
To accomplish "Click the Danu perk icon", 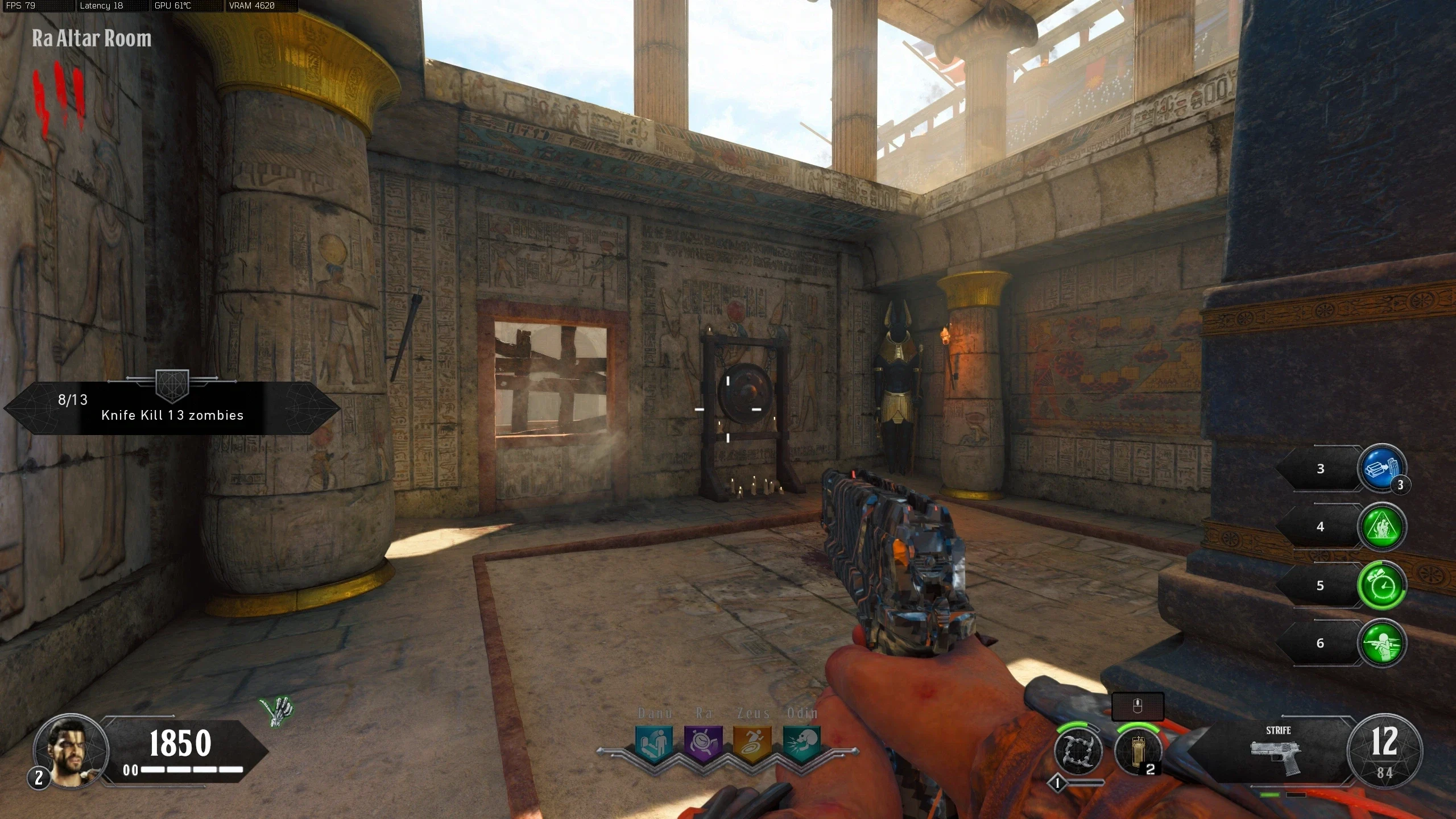I will click(x=654, y=742).
